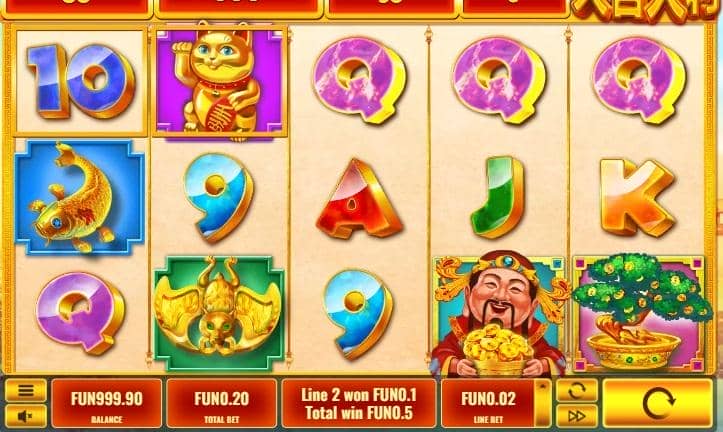Toggle the sound speaker button
Viewport: 723px width, 432px height.
tap(26, 415)
